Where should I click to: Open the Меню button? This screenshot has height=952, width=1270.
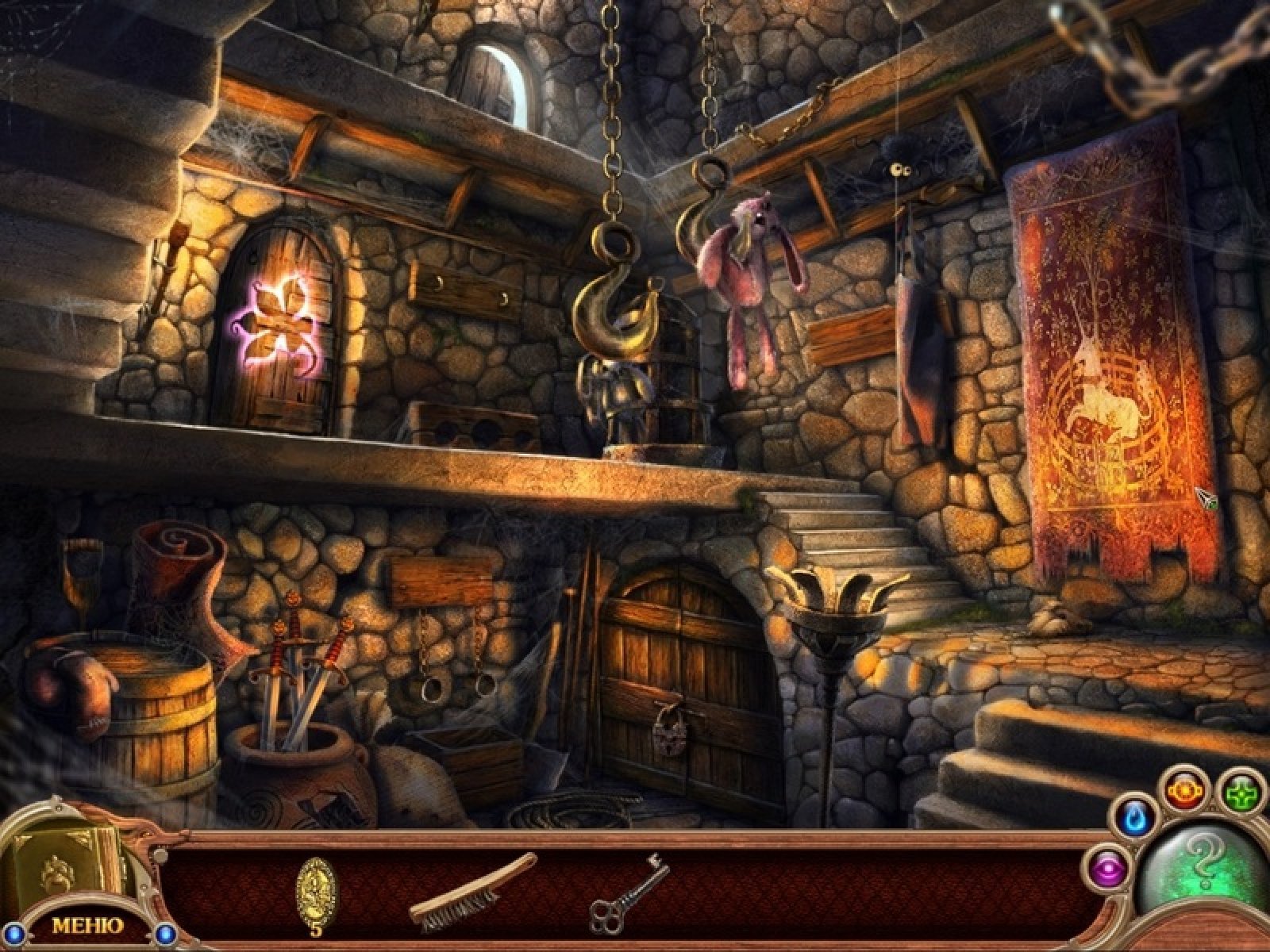click(87, 926)
